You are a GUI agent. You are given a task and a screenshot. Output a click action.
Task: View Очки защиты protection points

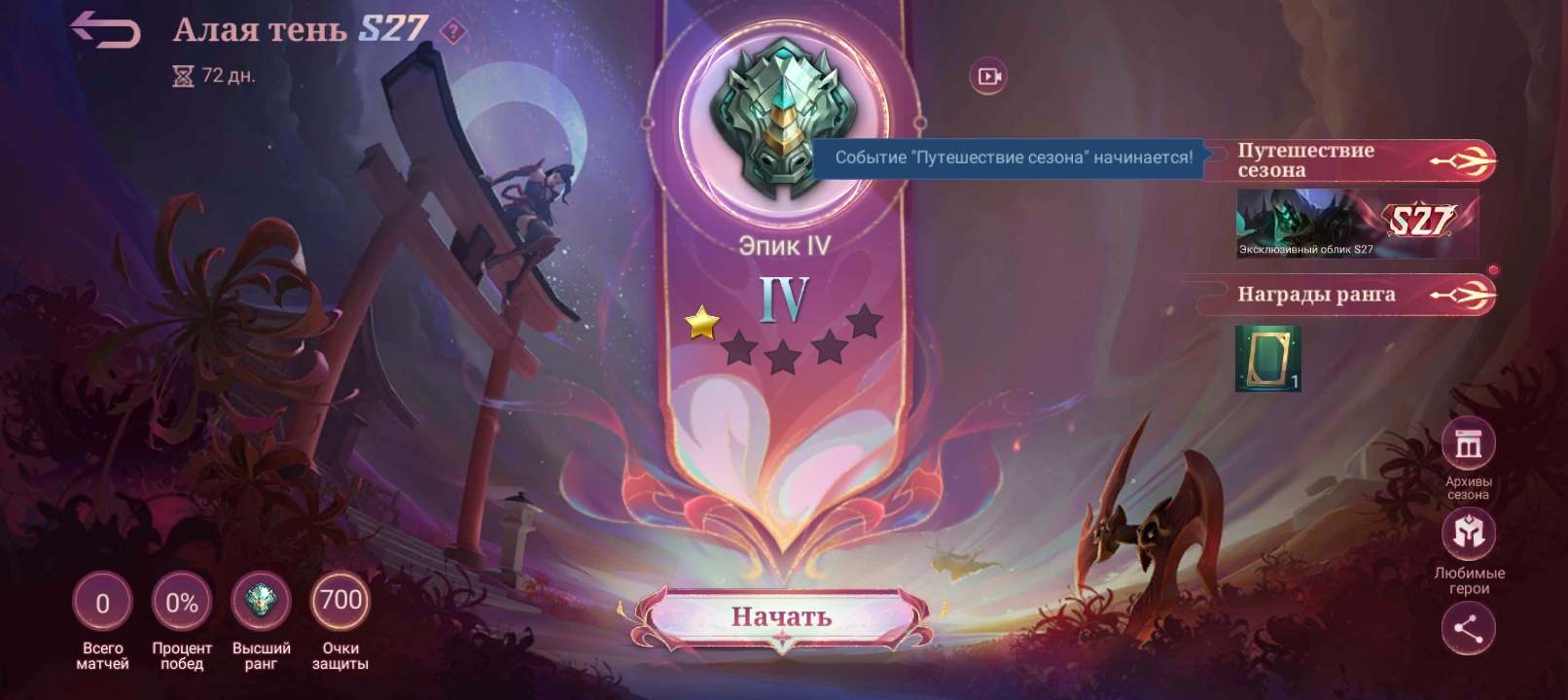pyautogui.click(x=340, y=602)
